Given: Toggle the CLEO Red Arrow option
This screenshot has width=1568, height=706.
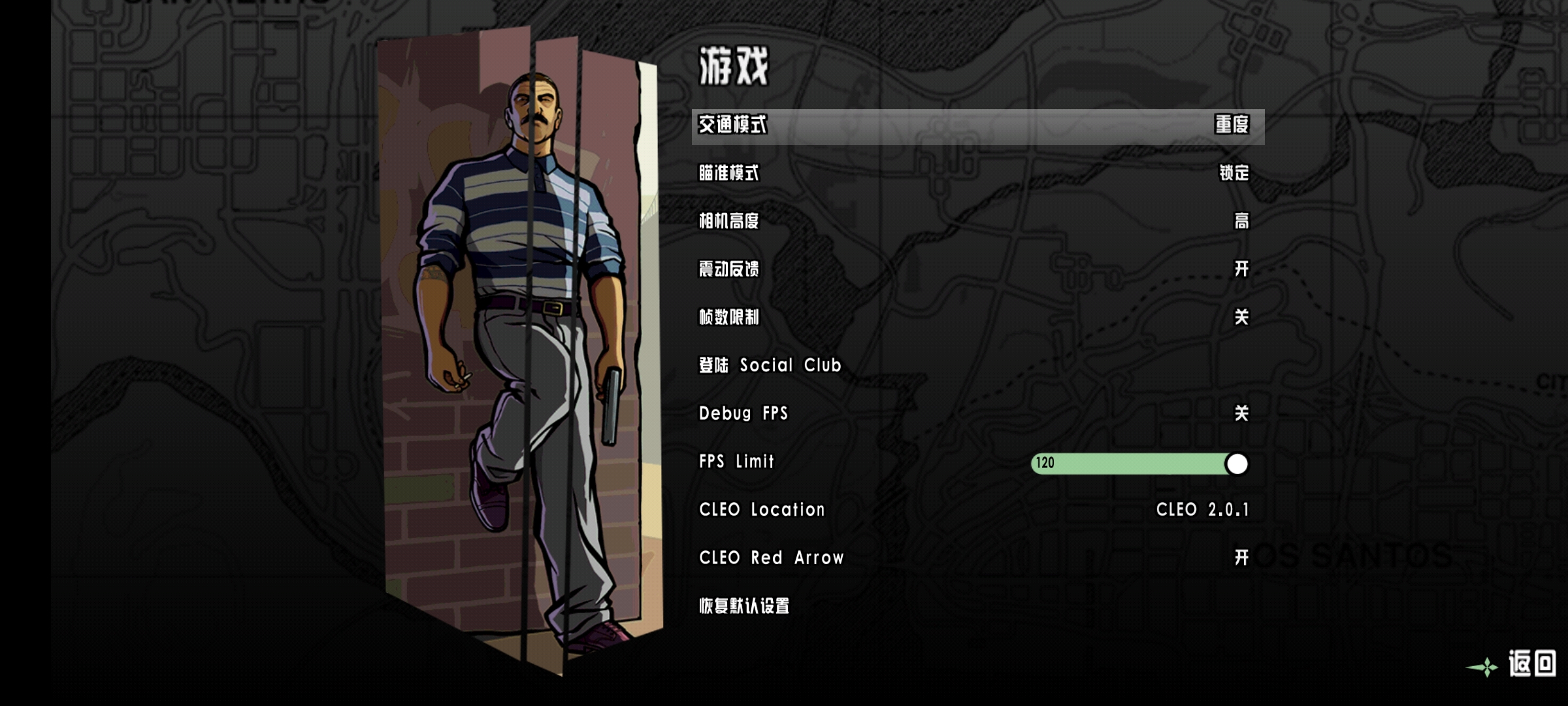Looking at the screenshot, I should (977, 558).
